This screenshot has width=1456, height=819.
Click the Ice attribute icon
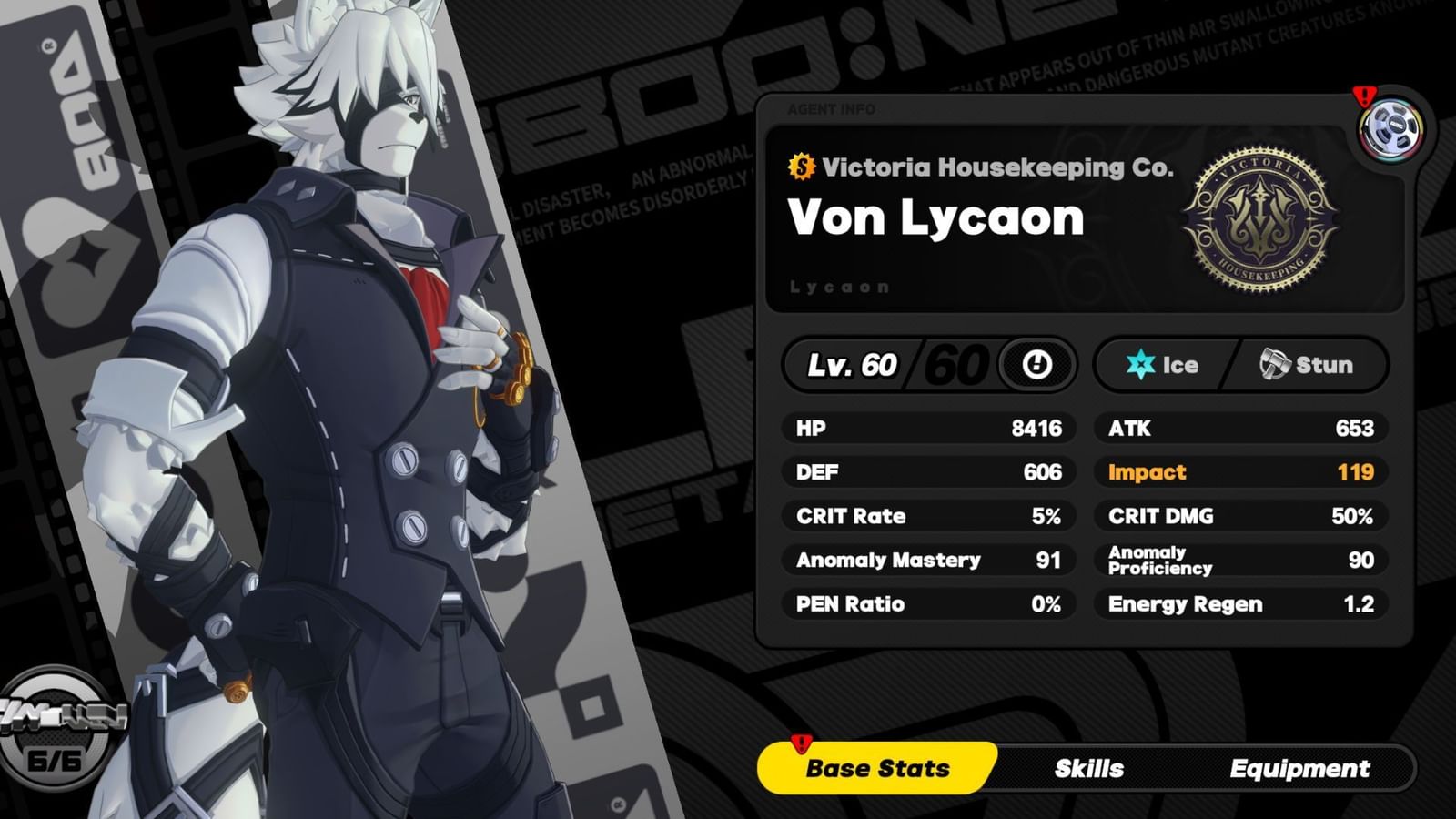[1142, 365]
